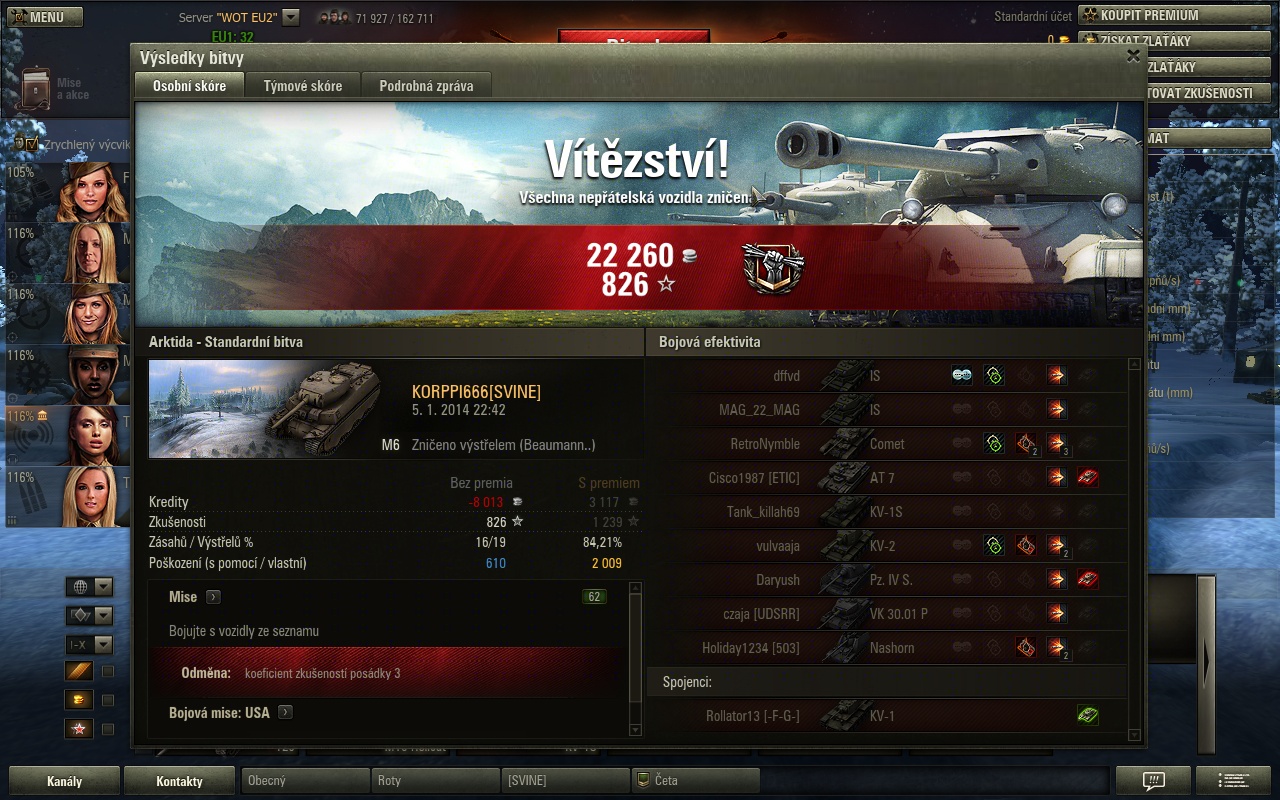The height and width of the screenshot is (800, 1280).
Task: Select ally Rollator13 row
Action: pos(760,716)
